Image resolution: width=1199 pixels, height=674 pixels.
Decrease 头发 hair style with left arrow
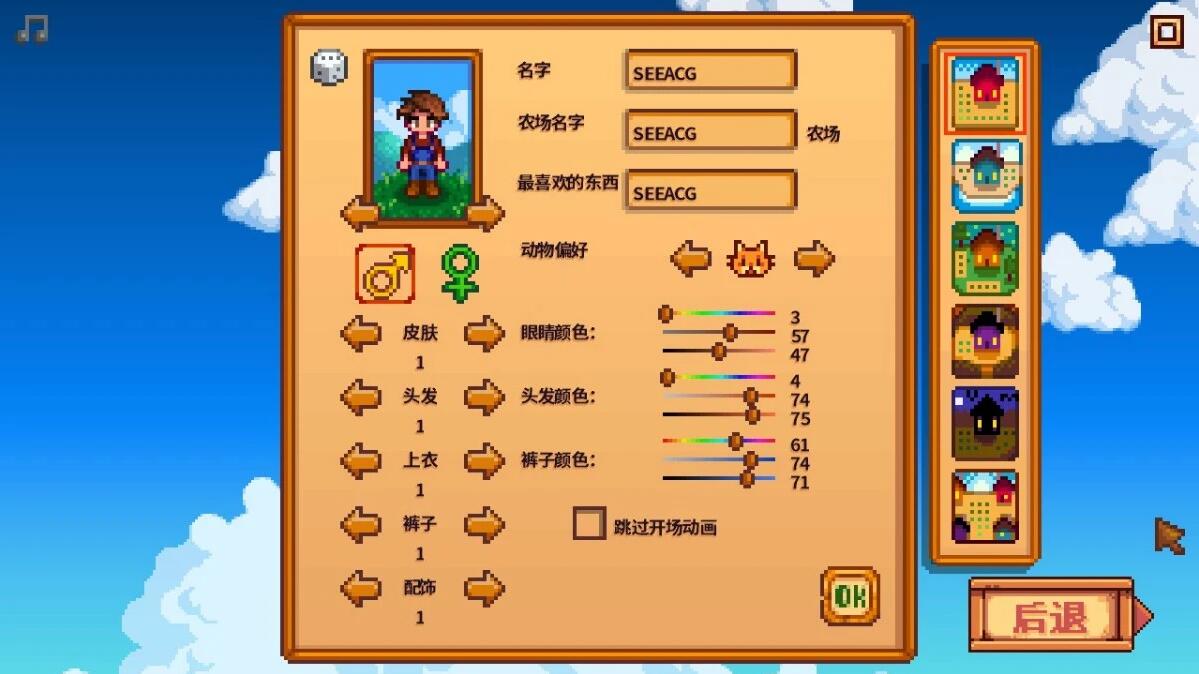361,397
